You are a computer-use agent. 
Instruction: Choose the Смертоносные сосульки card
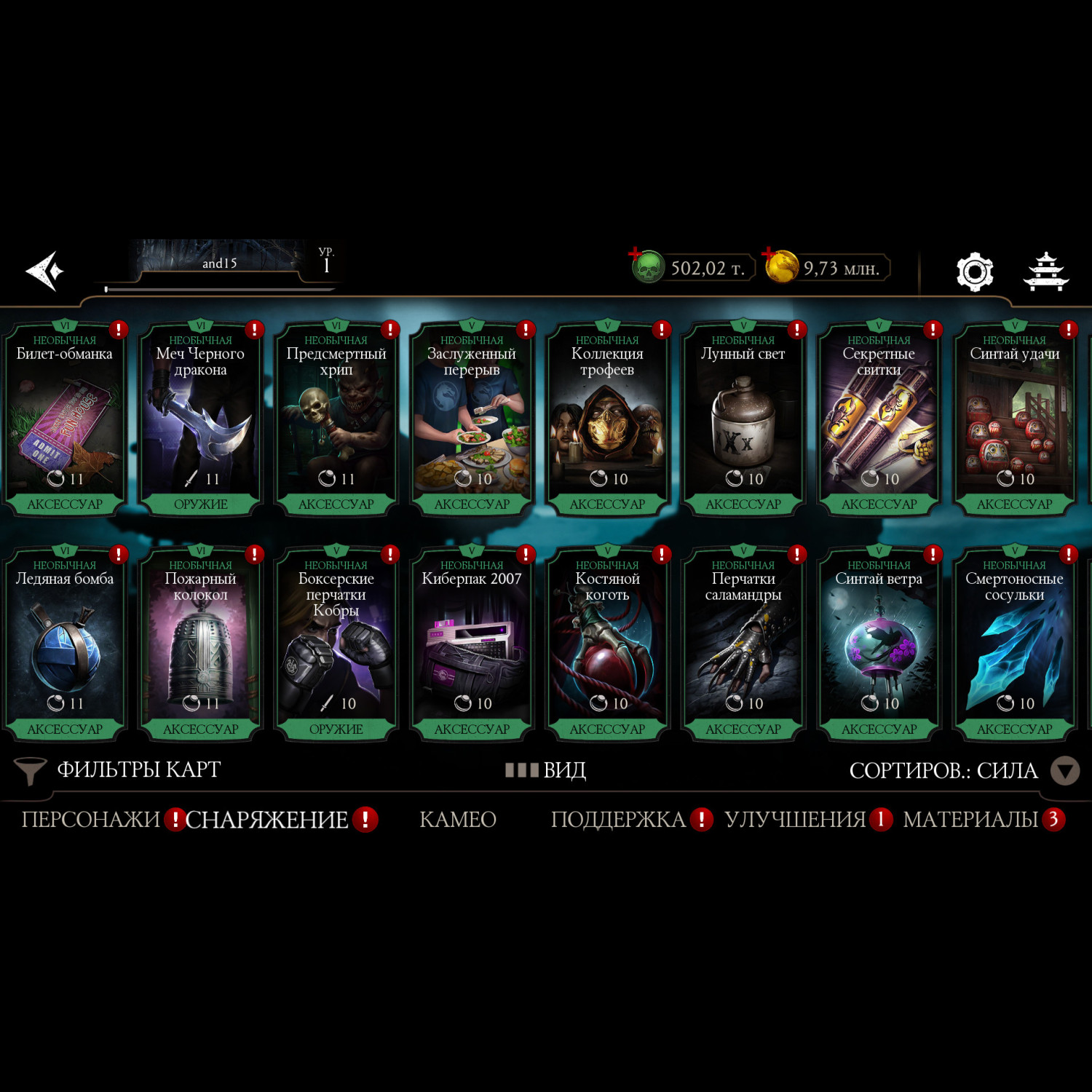(1014, 644)
